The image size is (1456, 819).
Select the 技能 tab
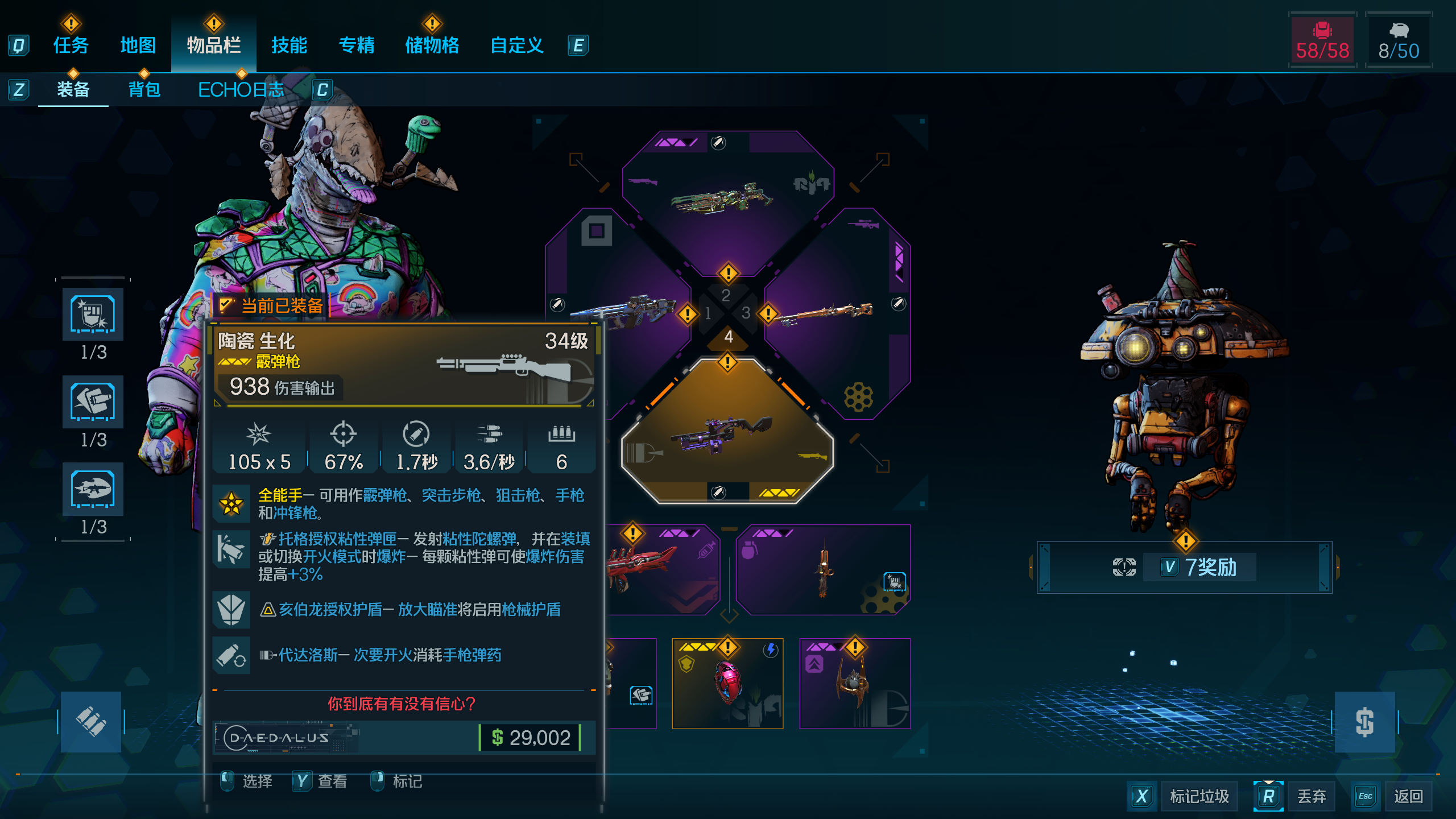click(x=289, y=45)
